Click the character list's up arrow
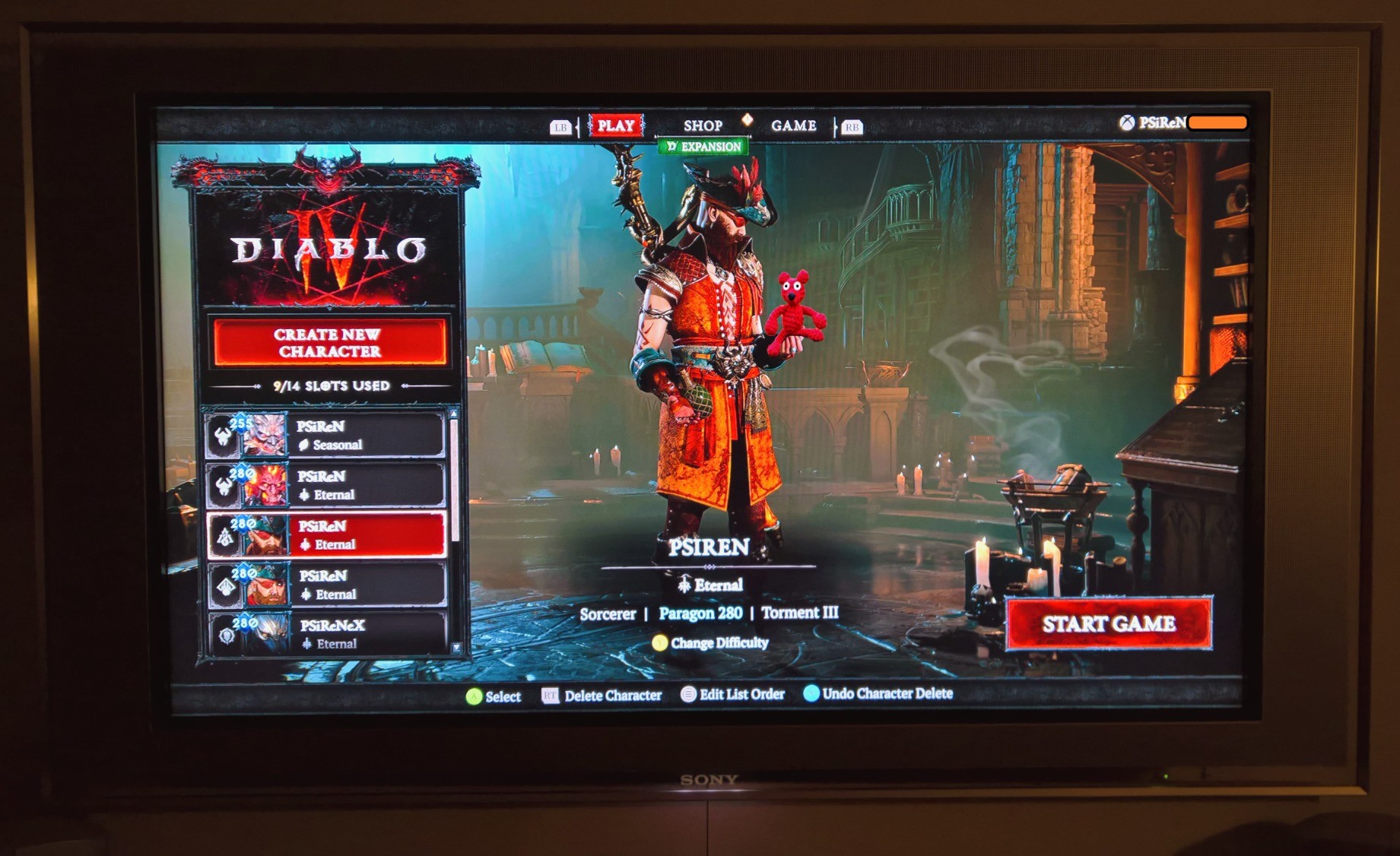The width and height of the screenshot is (1400, 856). pyautogui.click(x=455, y=414)
